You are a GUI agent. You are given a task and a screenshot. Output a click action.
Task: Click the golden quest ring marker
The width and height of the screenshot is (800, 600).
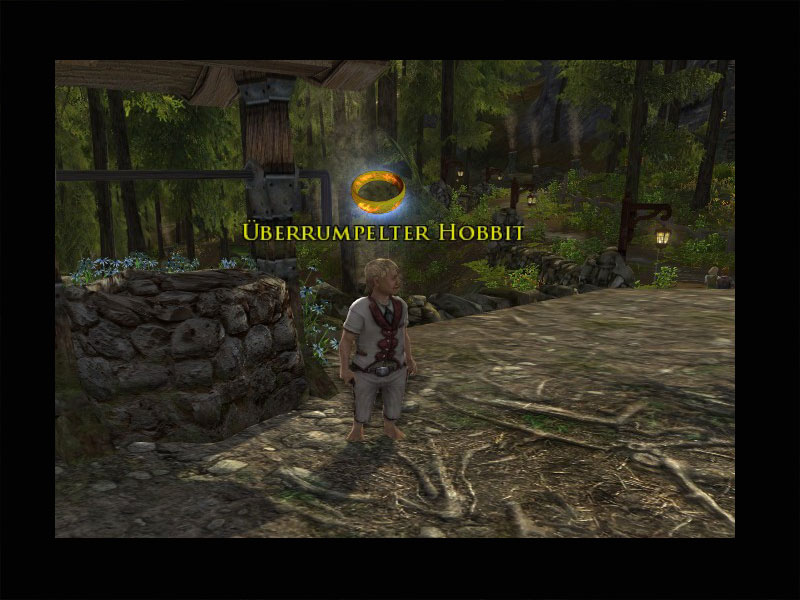click(381, 189)
